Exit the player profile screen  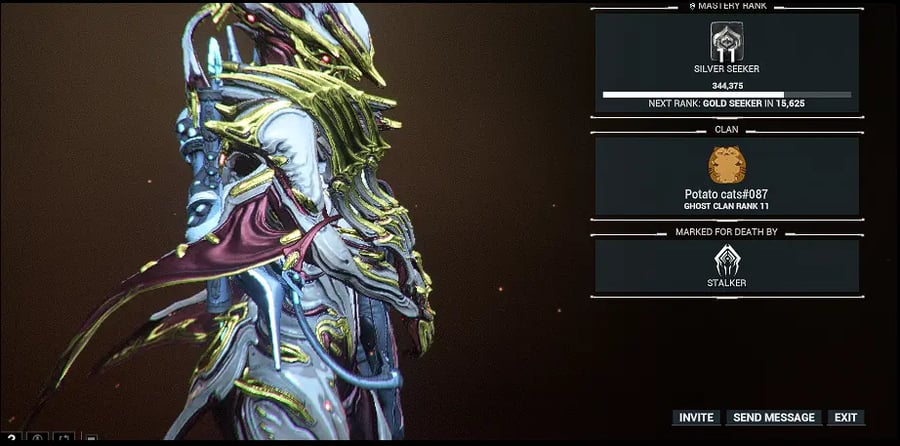tap(846, 417)
